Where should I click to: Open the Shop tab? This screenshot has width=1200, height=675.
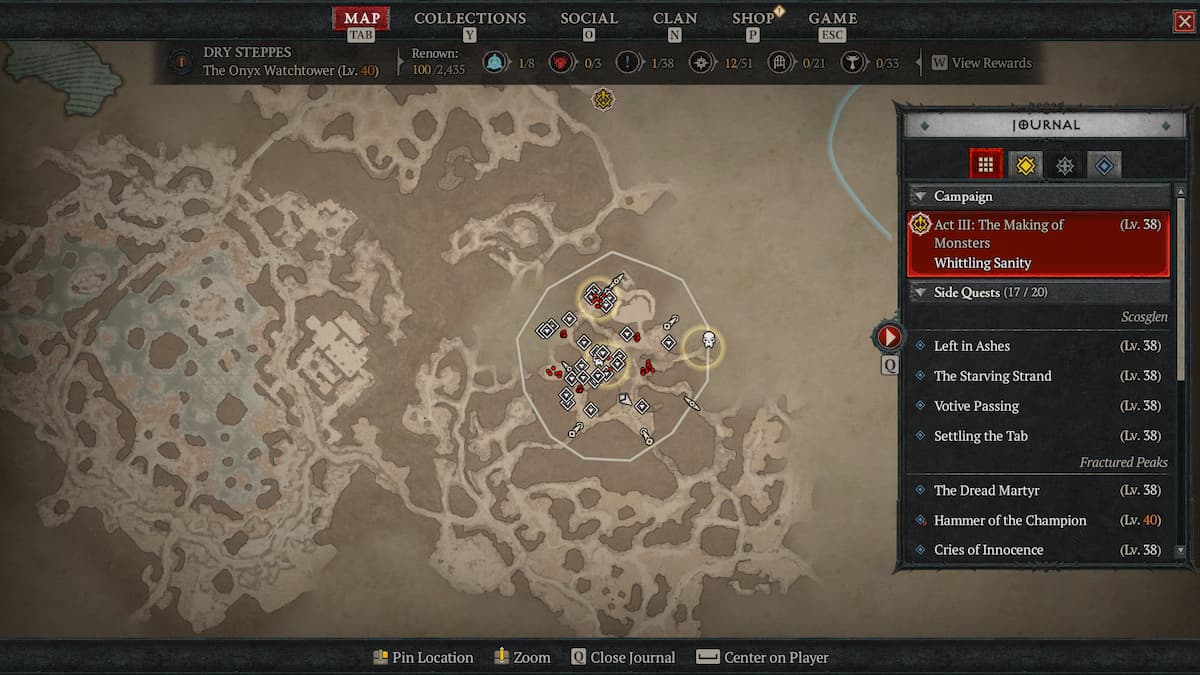point(753,18)
